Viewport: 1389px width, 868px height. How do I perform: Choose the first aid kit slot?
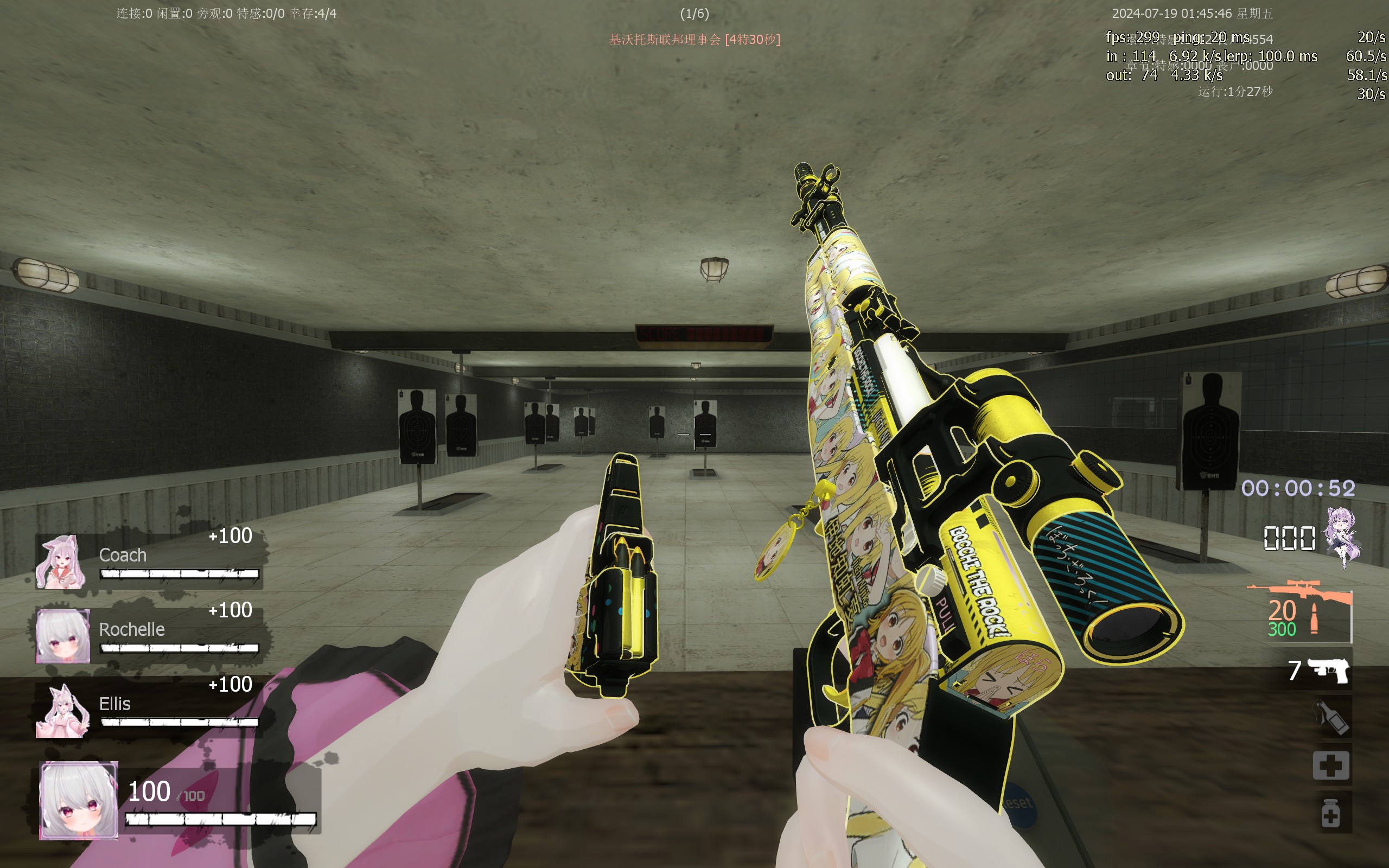(1331, 765)
